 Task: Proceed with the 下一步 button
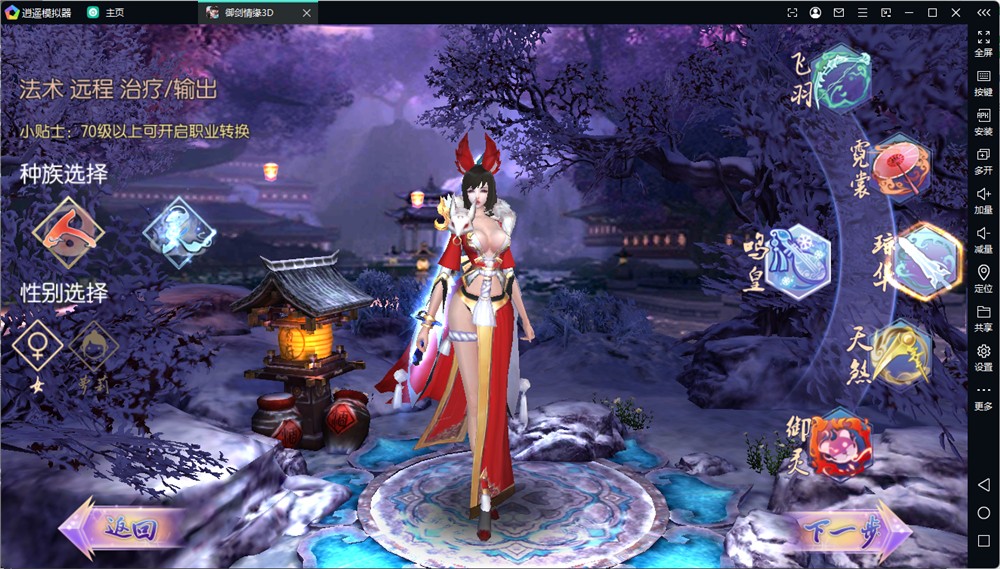(850, 530)
